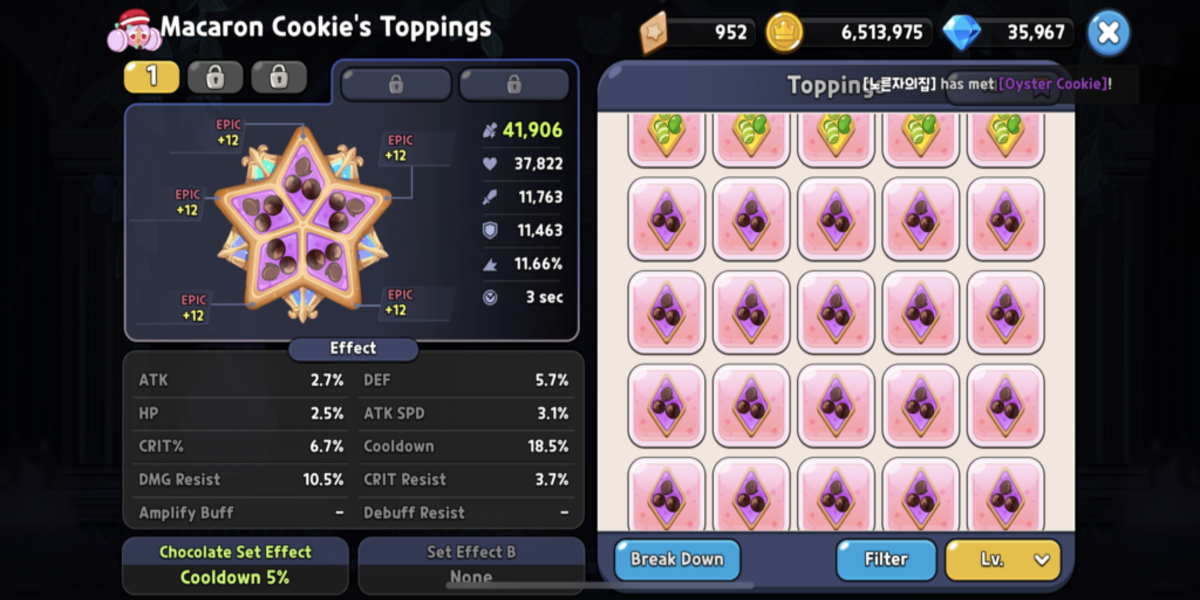This screenshot has height=600, width=1200.
Task: Open the Lv. sort dropdown
Action: pos(1002,559)
